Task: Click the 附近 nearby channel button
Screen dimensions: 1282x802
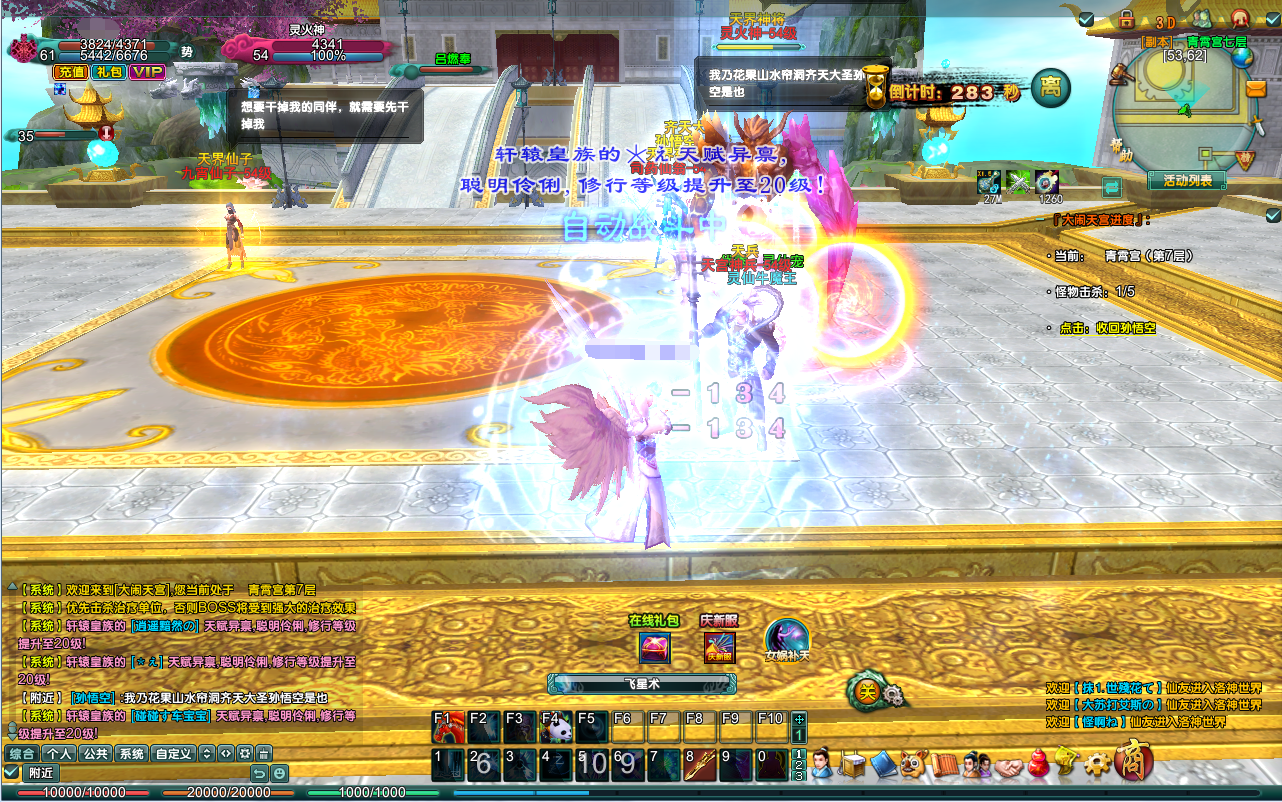Action: tap(41, 773)
